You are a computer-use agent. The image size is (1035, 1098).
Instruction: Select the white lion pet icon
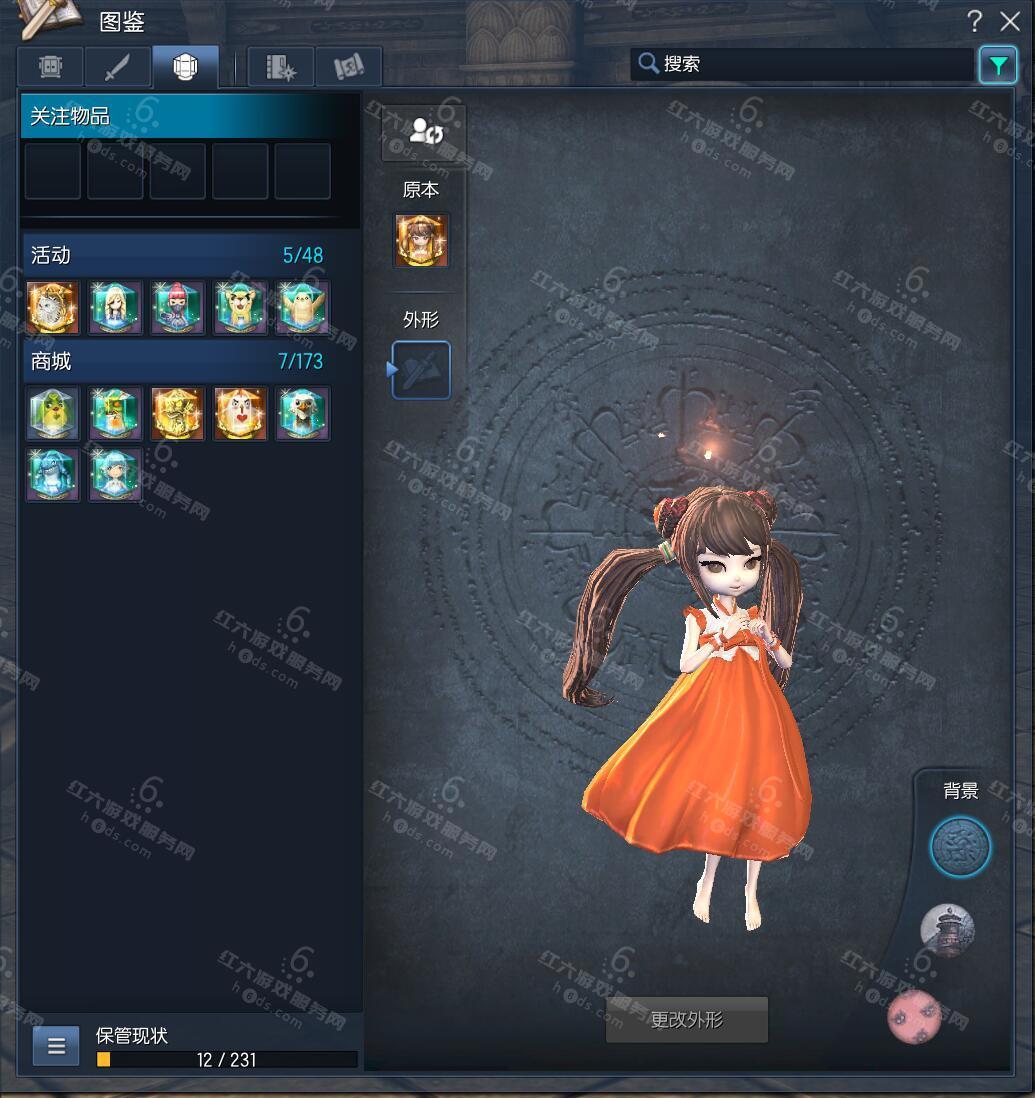point(53,307)
